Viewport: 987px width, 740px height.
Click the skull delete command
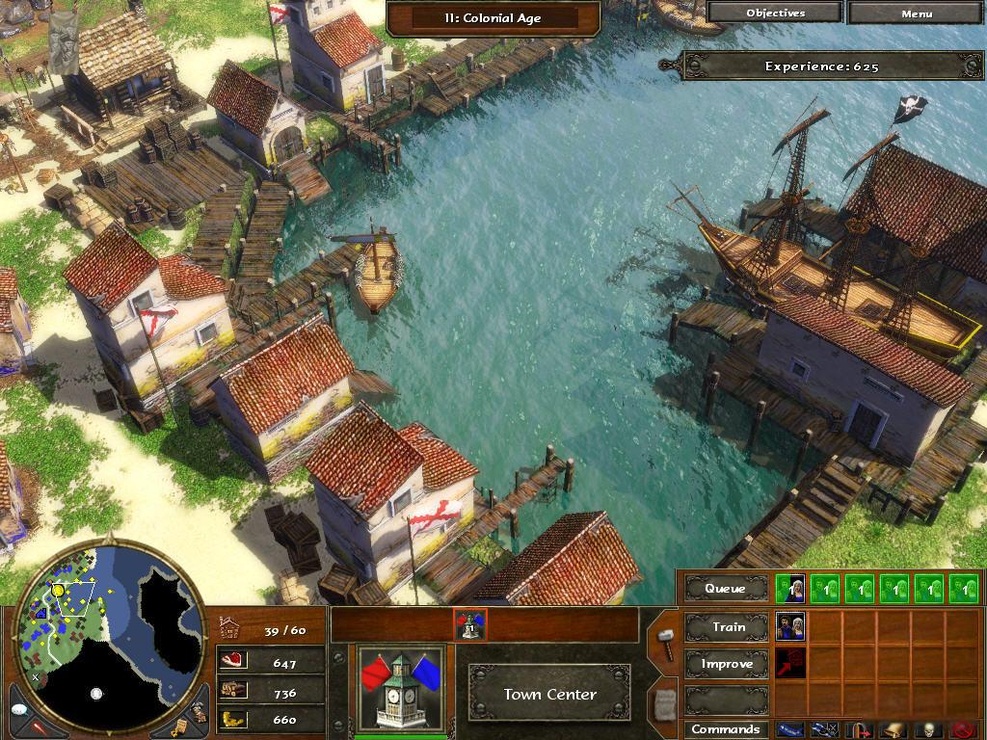930,730
